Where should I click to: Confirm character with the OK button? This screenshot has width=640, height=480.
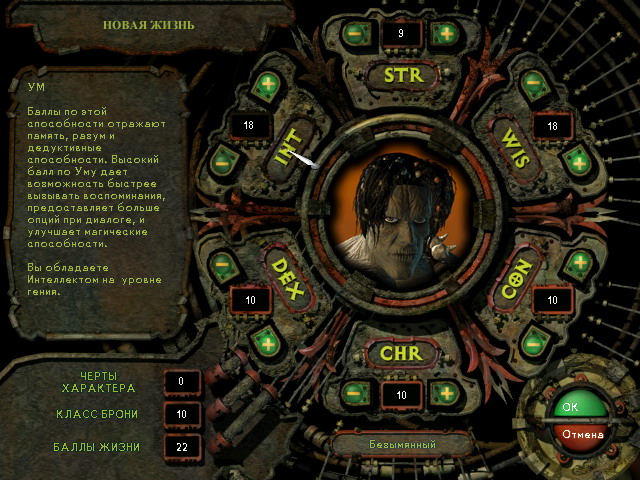pyautogui.click(x=569, y=407)
